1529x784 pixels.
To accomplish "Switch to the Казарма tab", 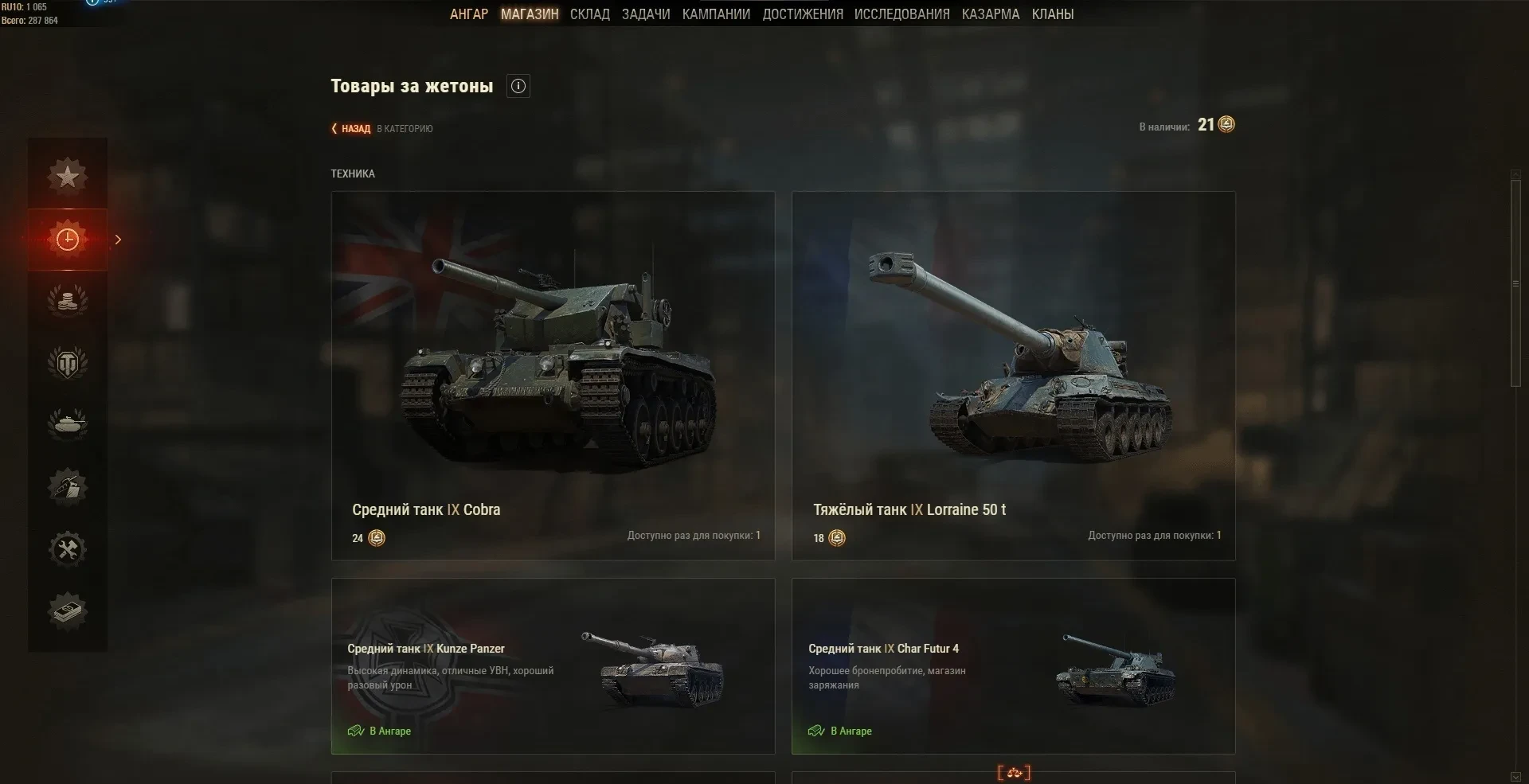I will tap(990, 14).
